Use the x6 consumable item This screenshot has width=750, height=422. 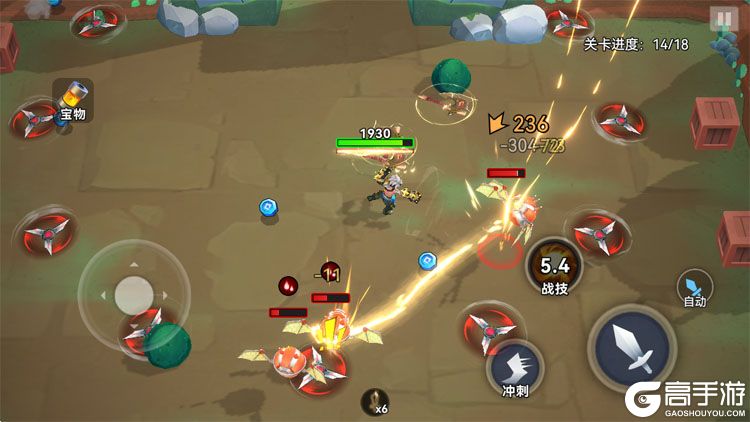375,402
